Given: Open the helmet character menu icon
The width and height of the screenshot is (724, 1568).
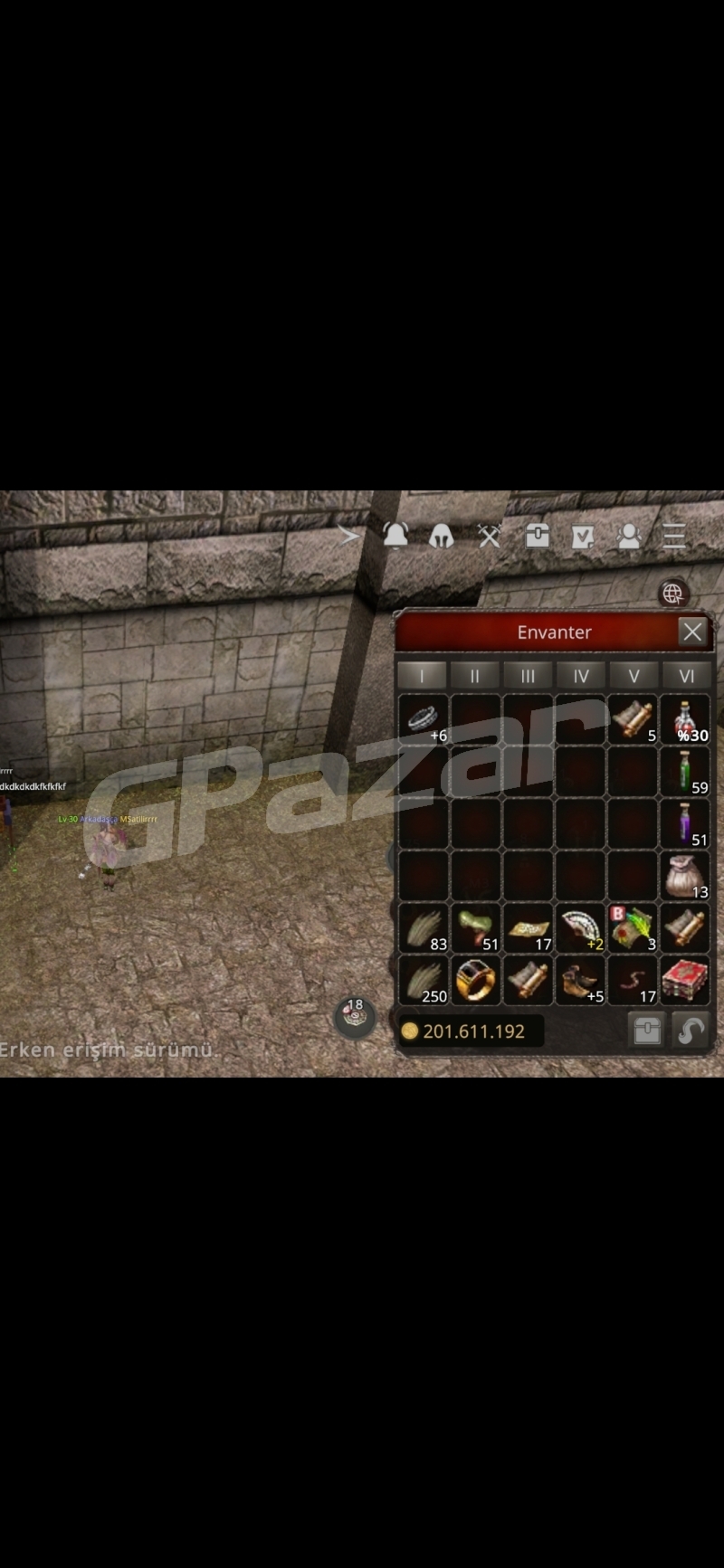Looking at the screenshot, I should pyautogui.click(x=441, y=537).
